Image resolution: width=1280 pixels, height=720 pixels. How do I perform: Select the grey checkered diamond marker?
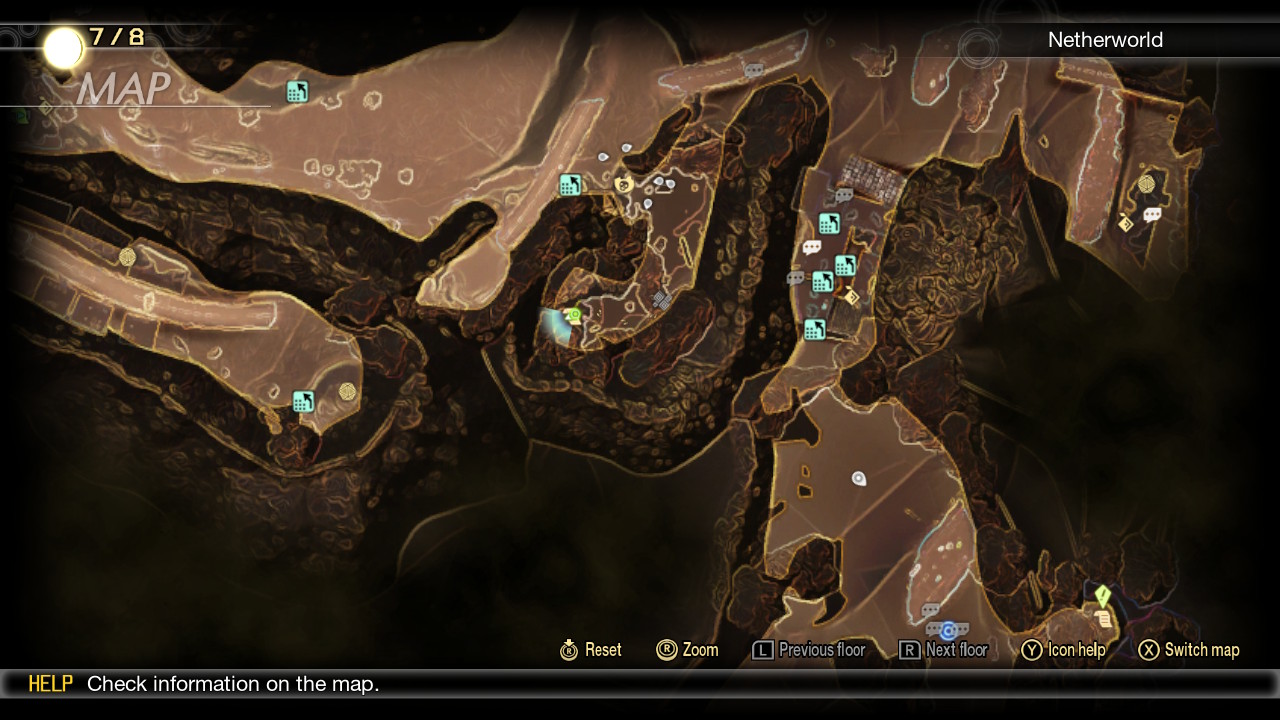661,298
